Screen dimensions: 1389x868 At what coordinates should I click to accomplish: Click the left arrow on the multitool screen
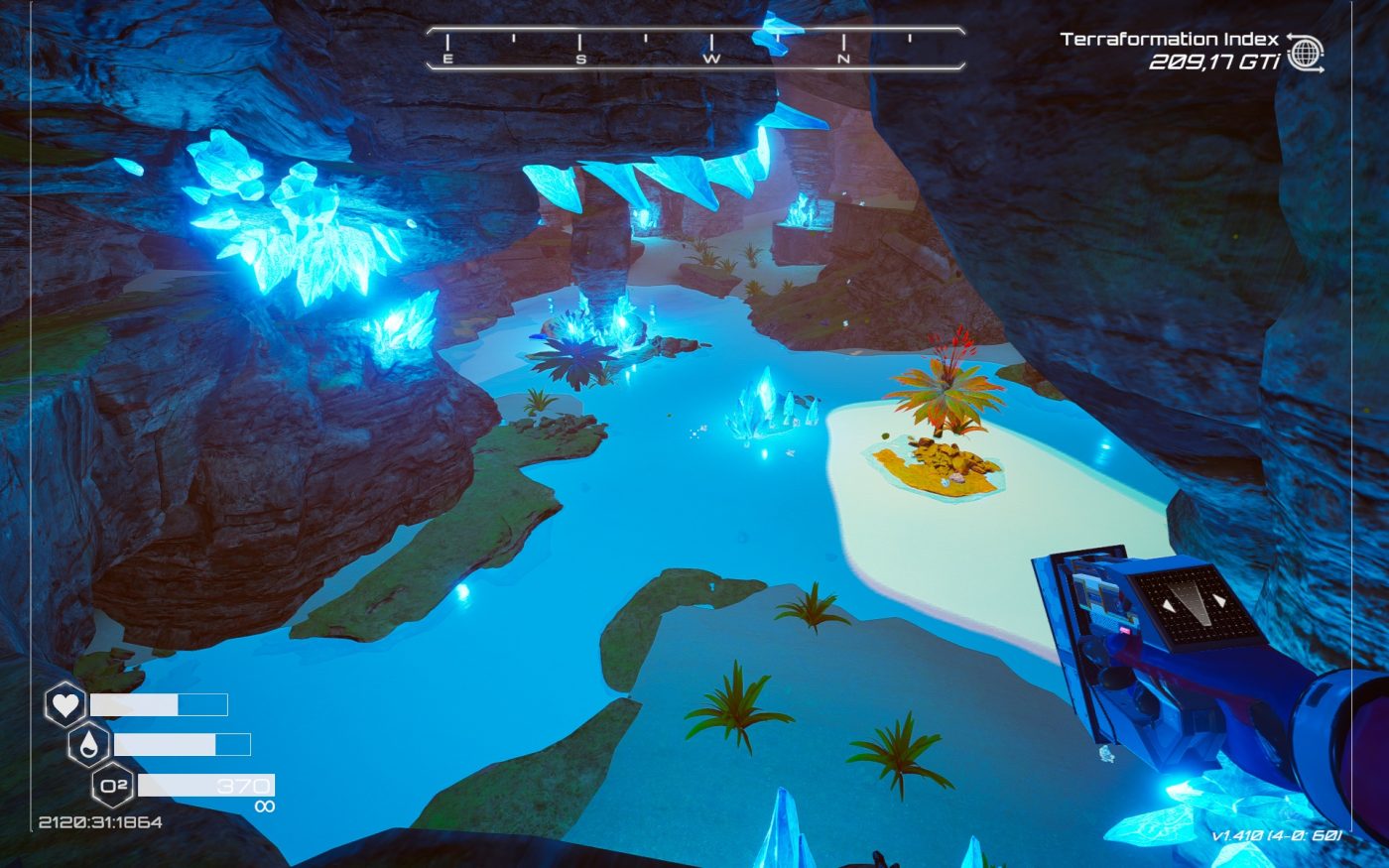click(x=1167, y=604)
